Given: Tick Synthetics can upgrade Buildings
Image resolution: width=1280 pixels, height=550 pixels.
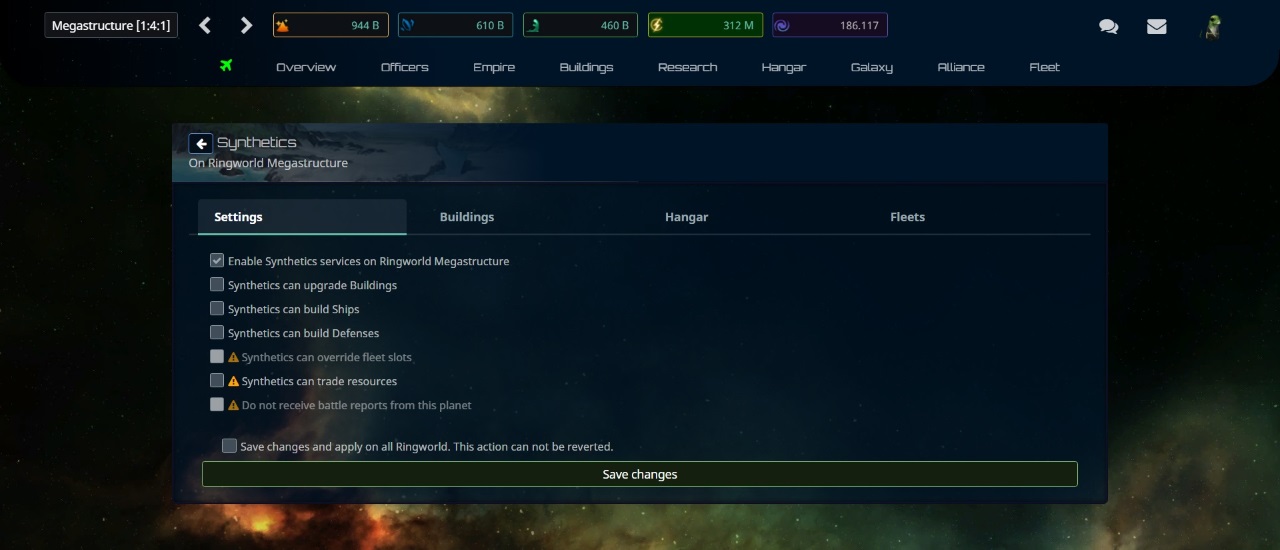Looking at the screenshot, I should 217,285.
